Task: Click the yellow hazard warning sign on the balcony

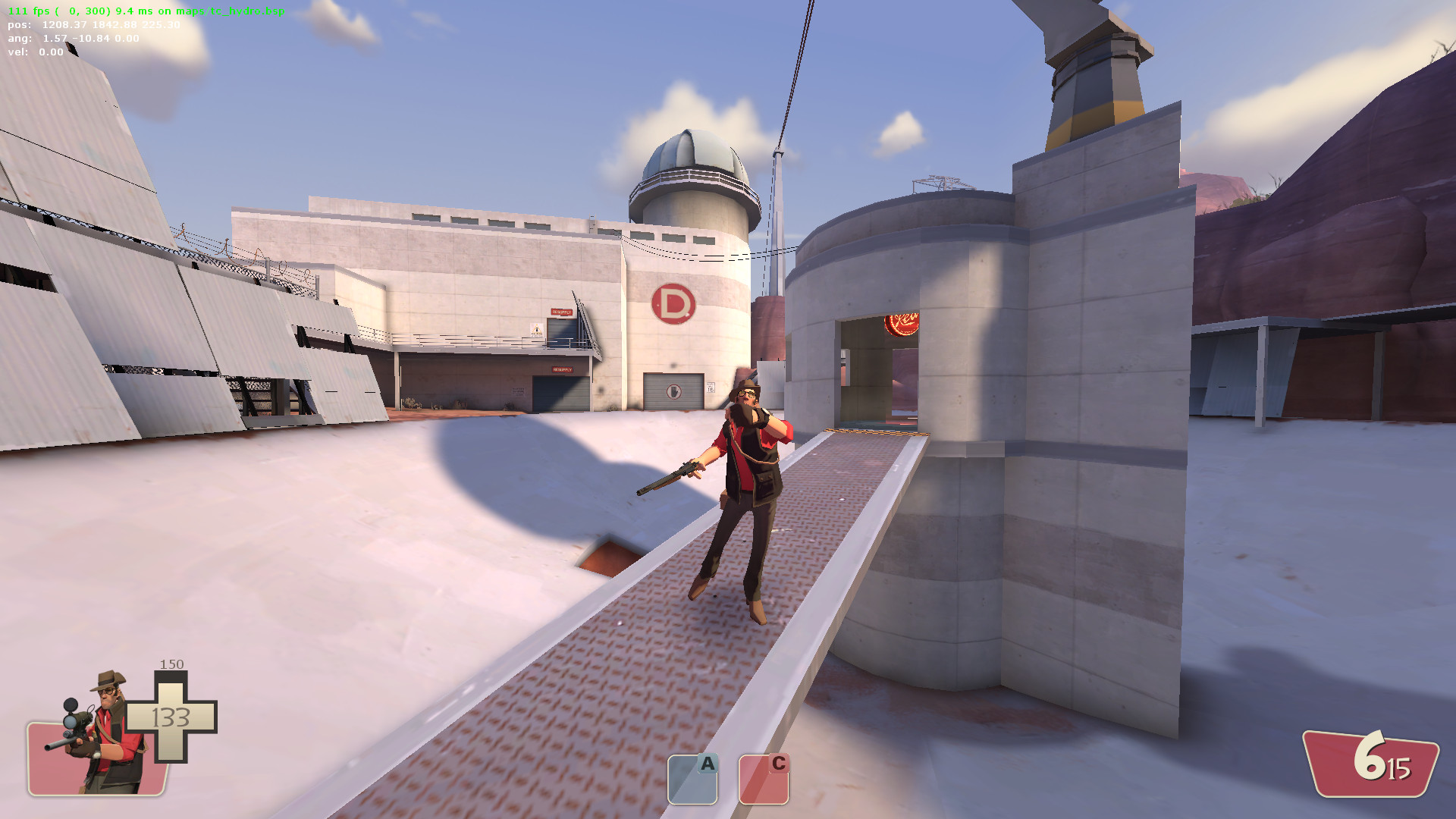Action: 537,330
